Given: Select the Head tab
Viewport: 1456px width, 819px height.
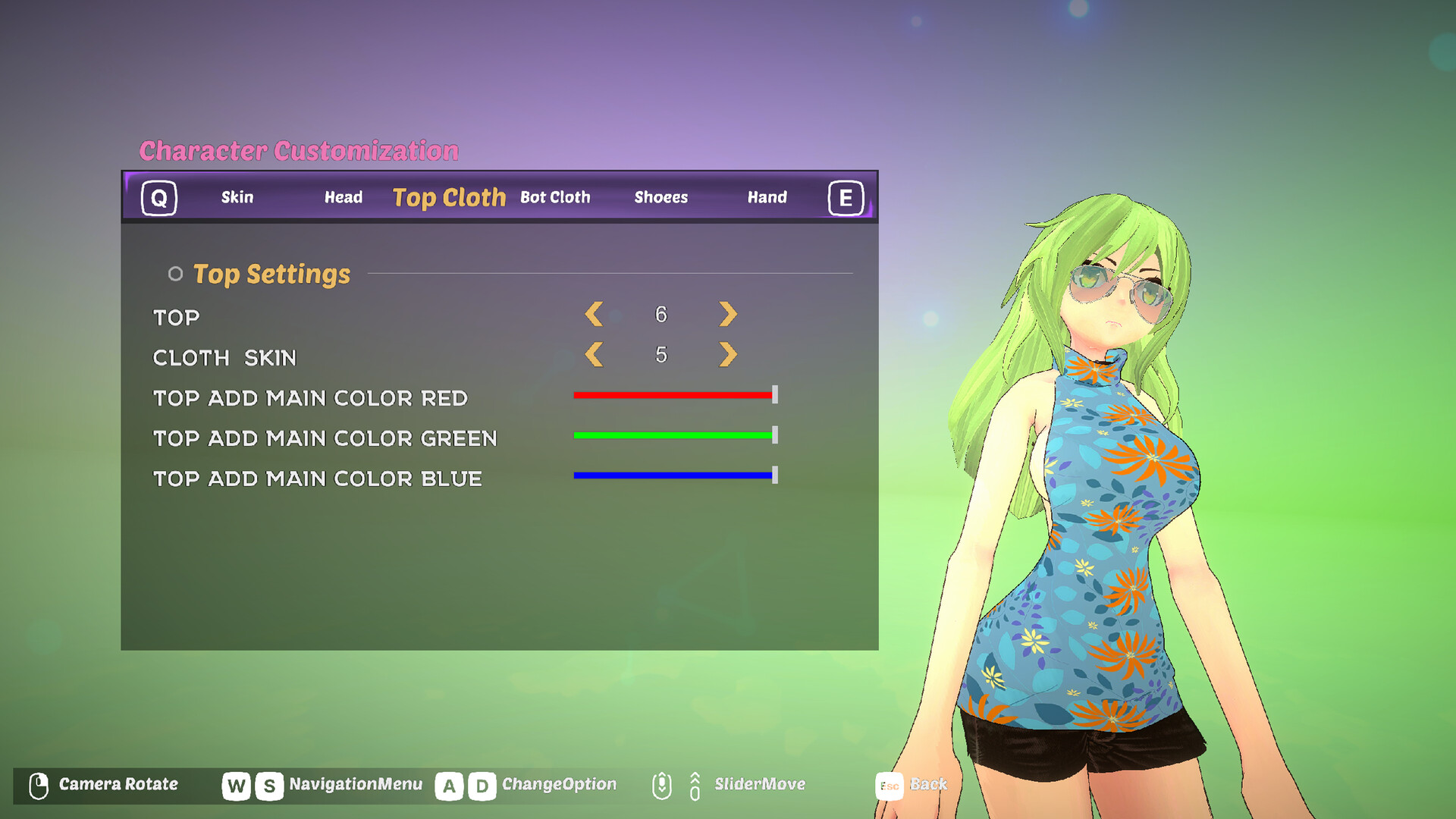Looking at the screenshot, I should click(343, 197).
